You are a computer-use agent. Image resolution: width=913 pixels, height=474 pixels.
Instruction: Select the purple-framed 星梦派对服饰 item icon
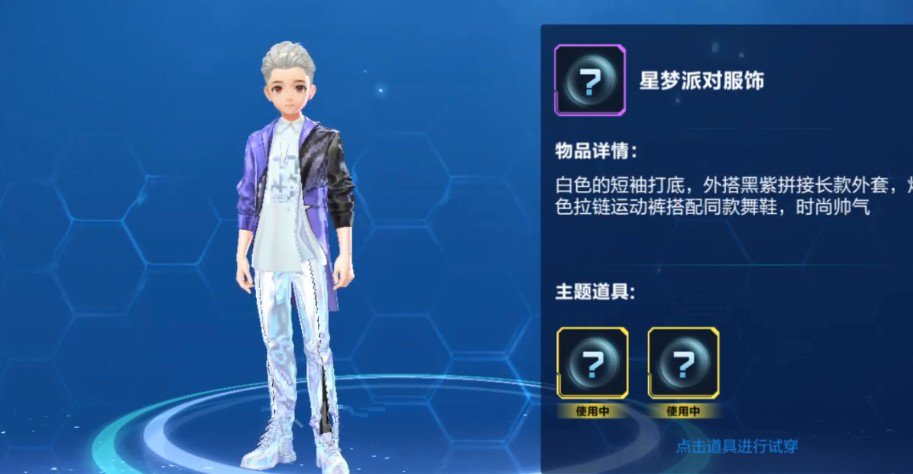click(590, 82)
